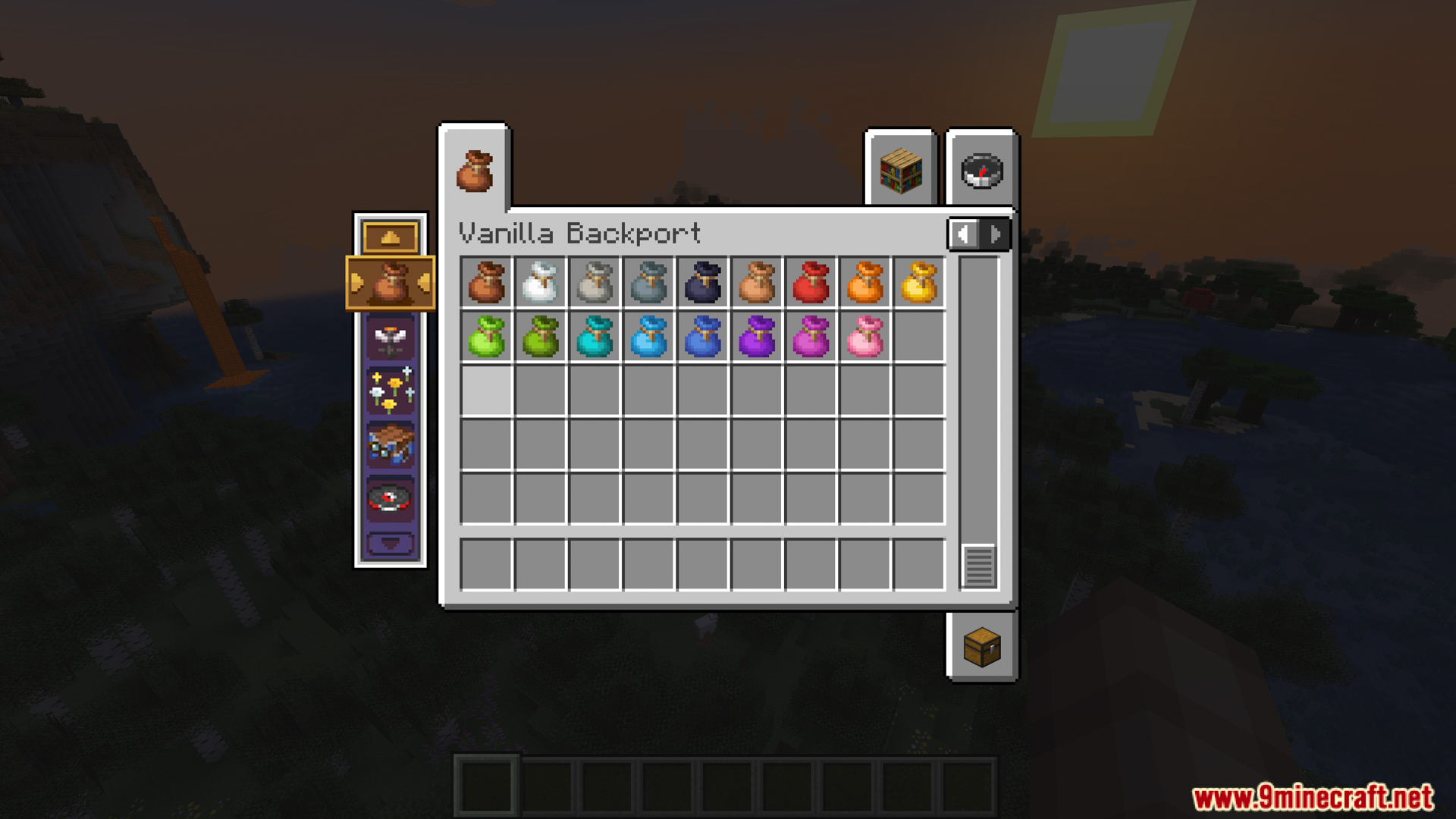1456x819 pixels.
Task: Open the chest tab at bottom right
Action: [x=981, y=648]
